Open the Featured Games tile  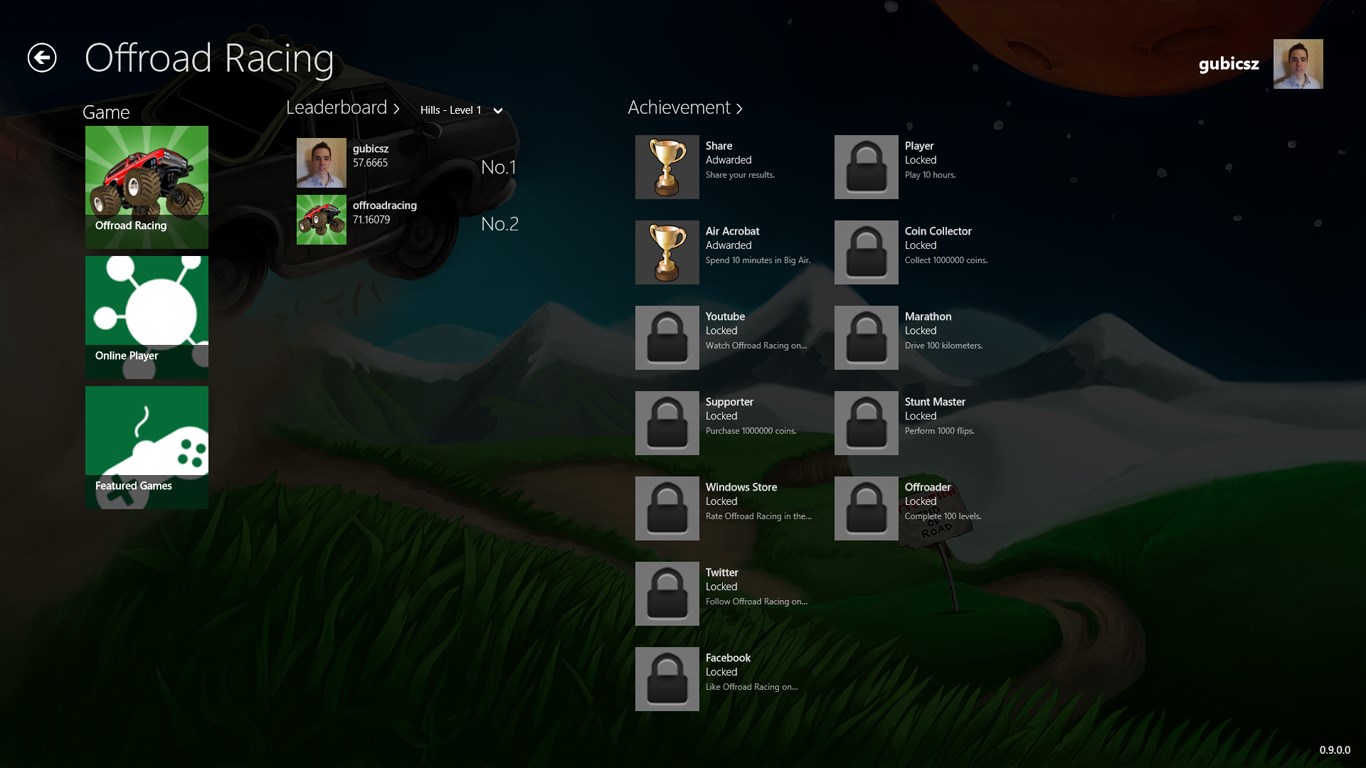(147, 446)
